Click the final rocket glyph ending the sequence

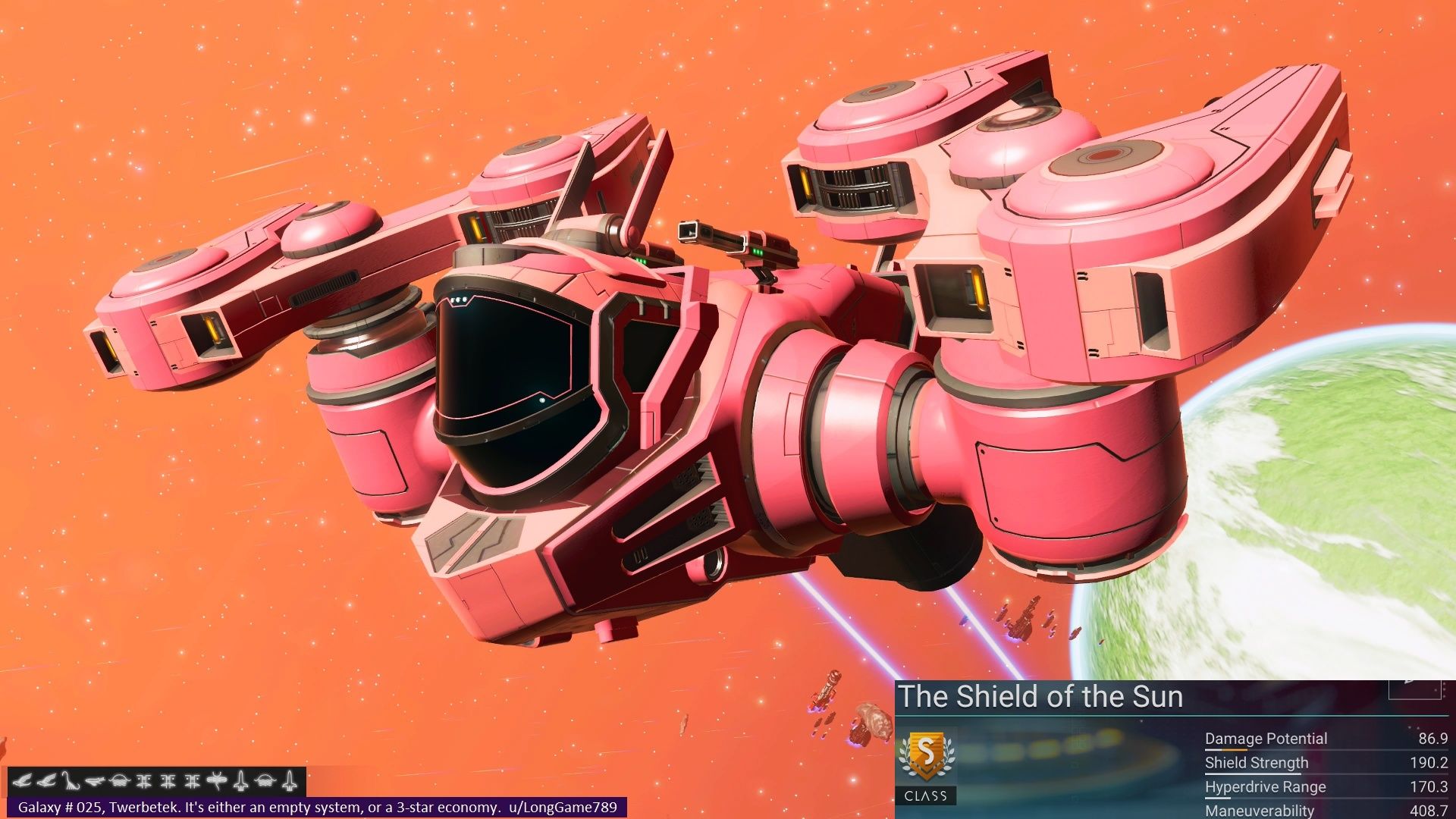[290, 780]
